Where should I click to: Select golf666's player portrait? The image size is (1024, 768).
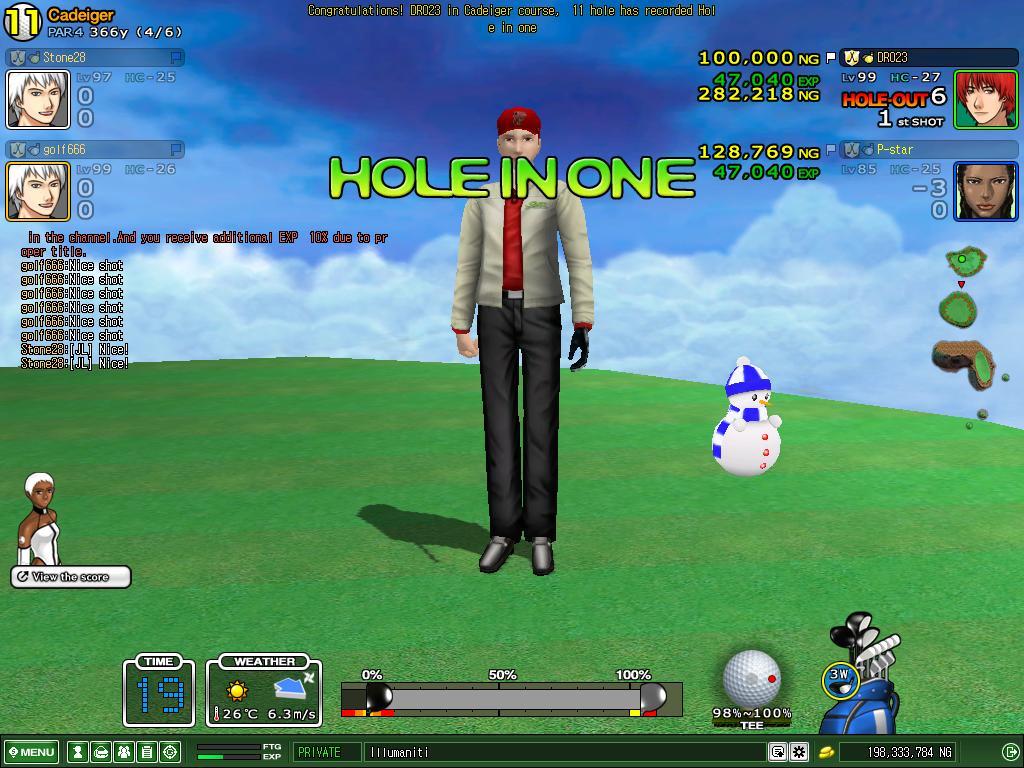38,191
